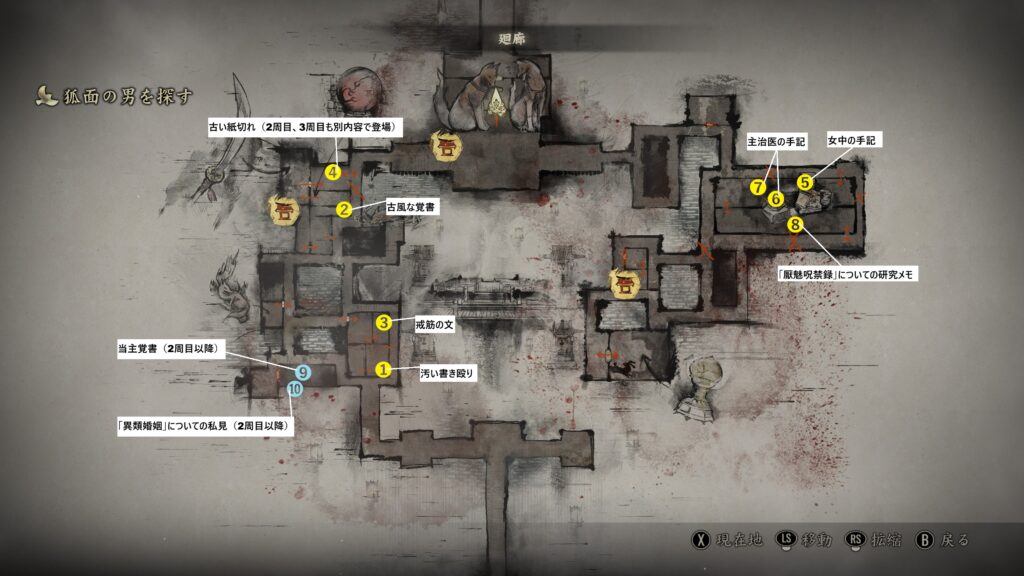The image size is (1024, 576).
Task: Click the 汚い書き殴り label
Action: pos(447,373)
